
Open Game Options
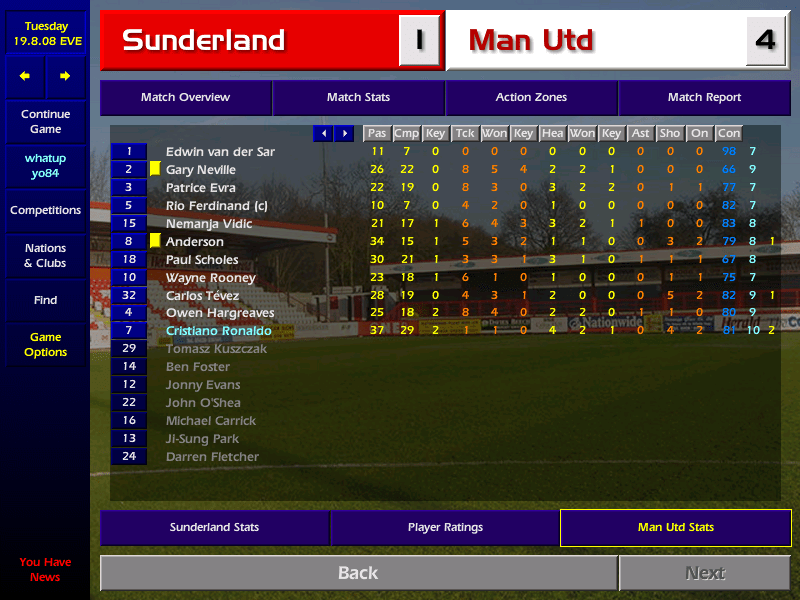coord(45,345)
